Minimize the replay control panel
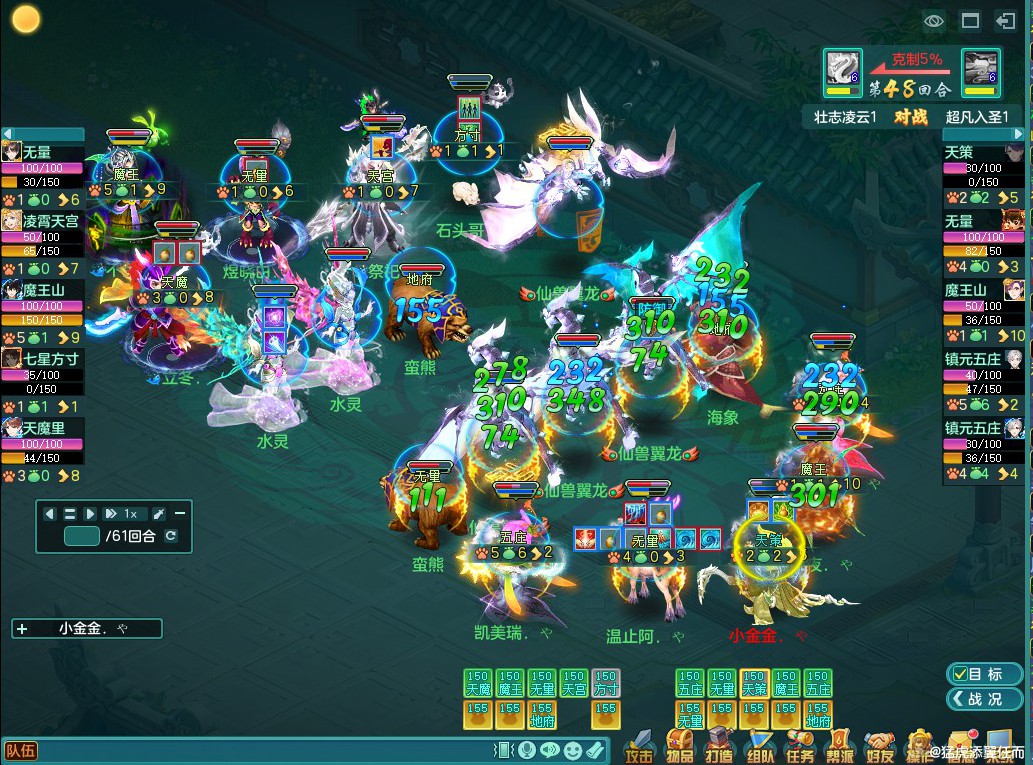 pyautogui.click(x=180, y=513)
